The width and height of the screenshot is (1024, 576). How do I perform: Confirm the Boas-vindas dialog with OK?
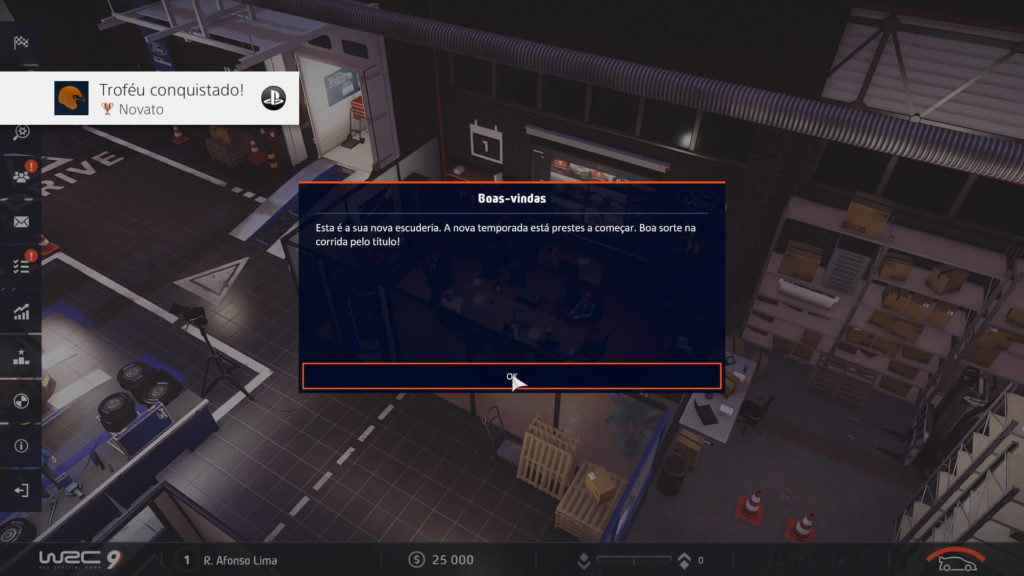(511, 376)
